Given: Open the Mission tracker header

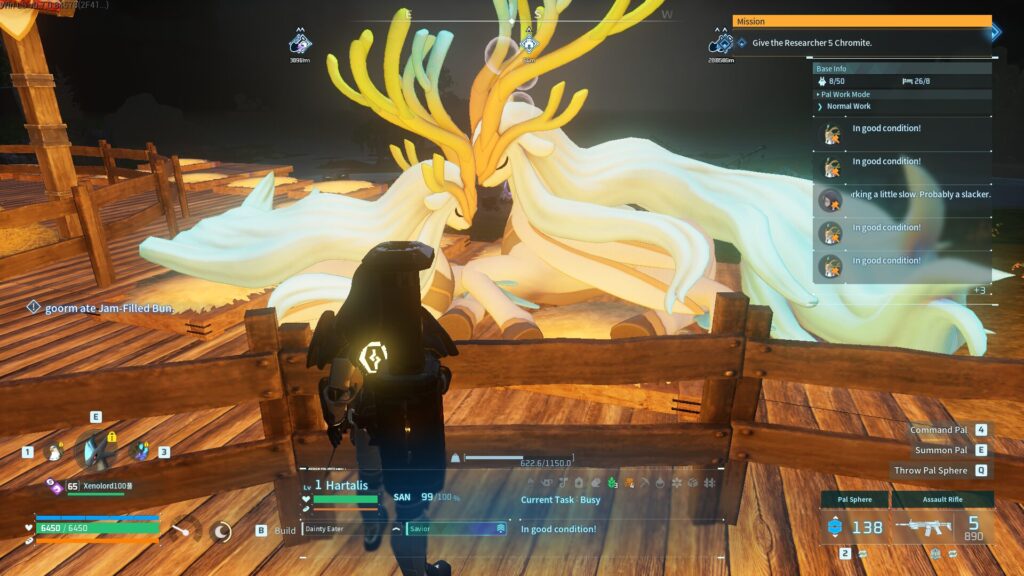Looking at the screenshot, I should [x=861, y=21].
